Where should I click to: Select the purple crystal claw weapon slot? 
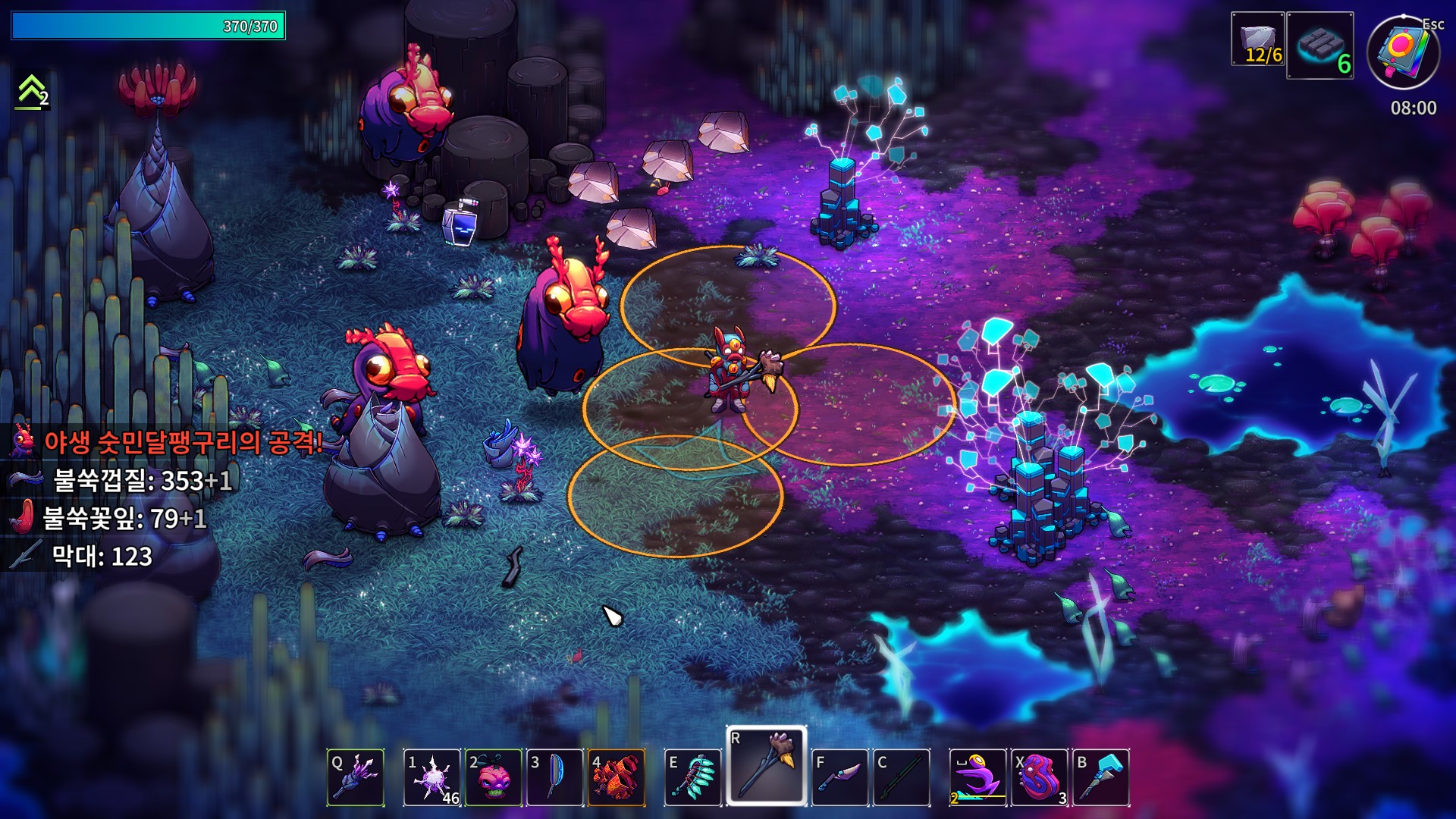point(356,777)
